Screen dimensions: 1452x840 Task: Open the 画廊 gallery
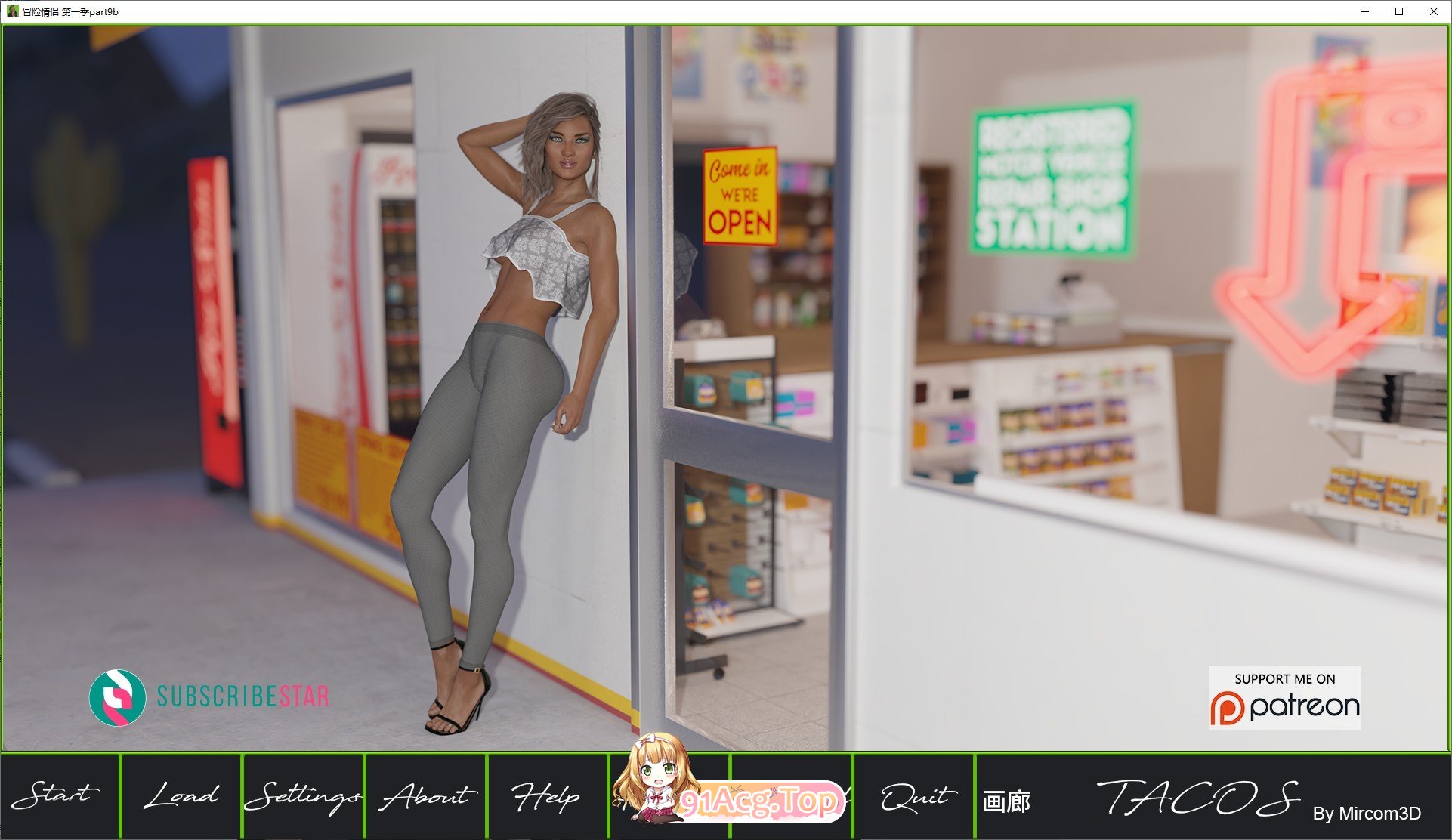(1007, 798)
